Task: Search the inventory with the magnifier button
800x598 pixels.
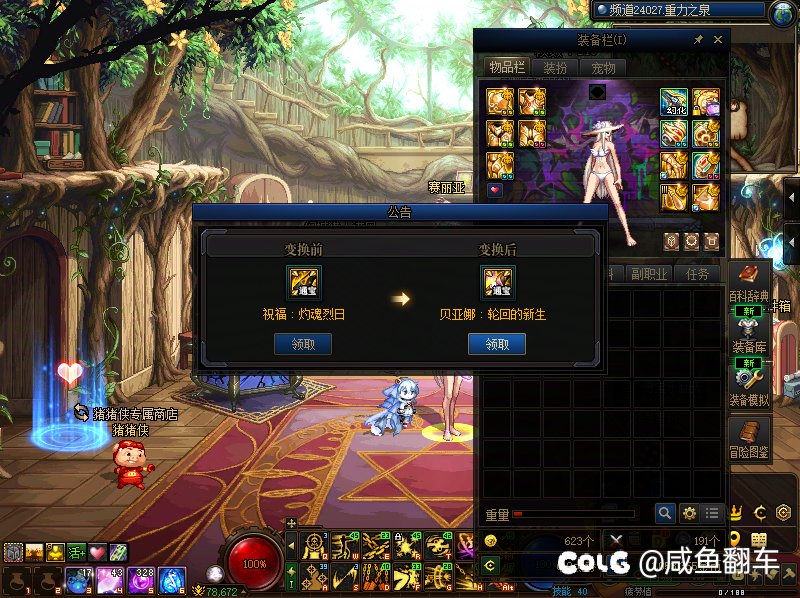Action: point(665,513)
